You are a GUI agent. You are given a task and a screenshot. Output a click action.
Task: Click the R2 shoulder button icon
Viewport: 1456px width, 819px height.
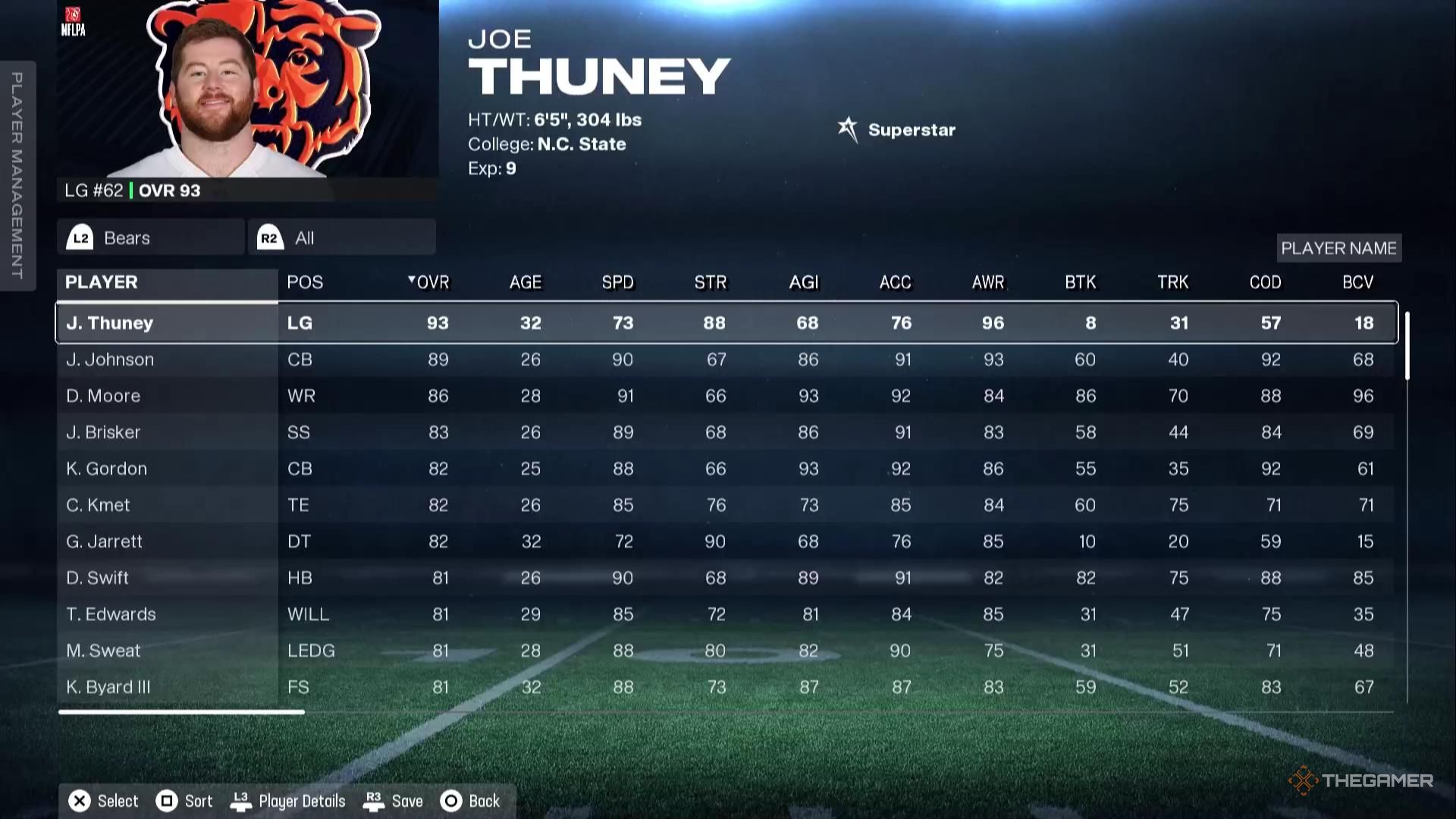coord(270,237)
